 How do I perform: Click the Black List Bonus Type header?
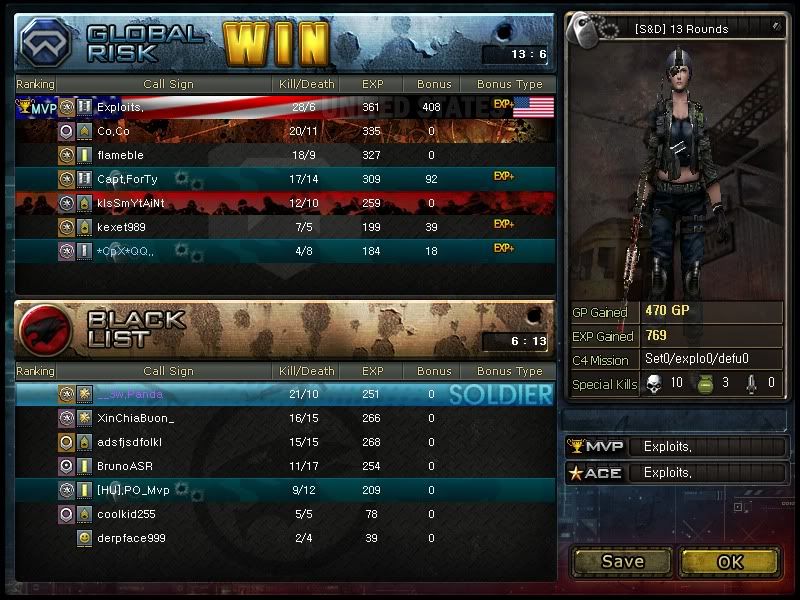509,372
